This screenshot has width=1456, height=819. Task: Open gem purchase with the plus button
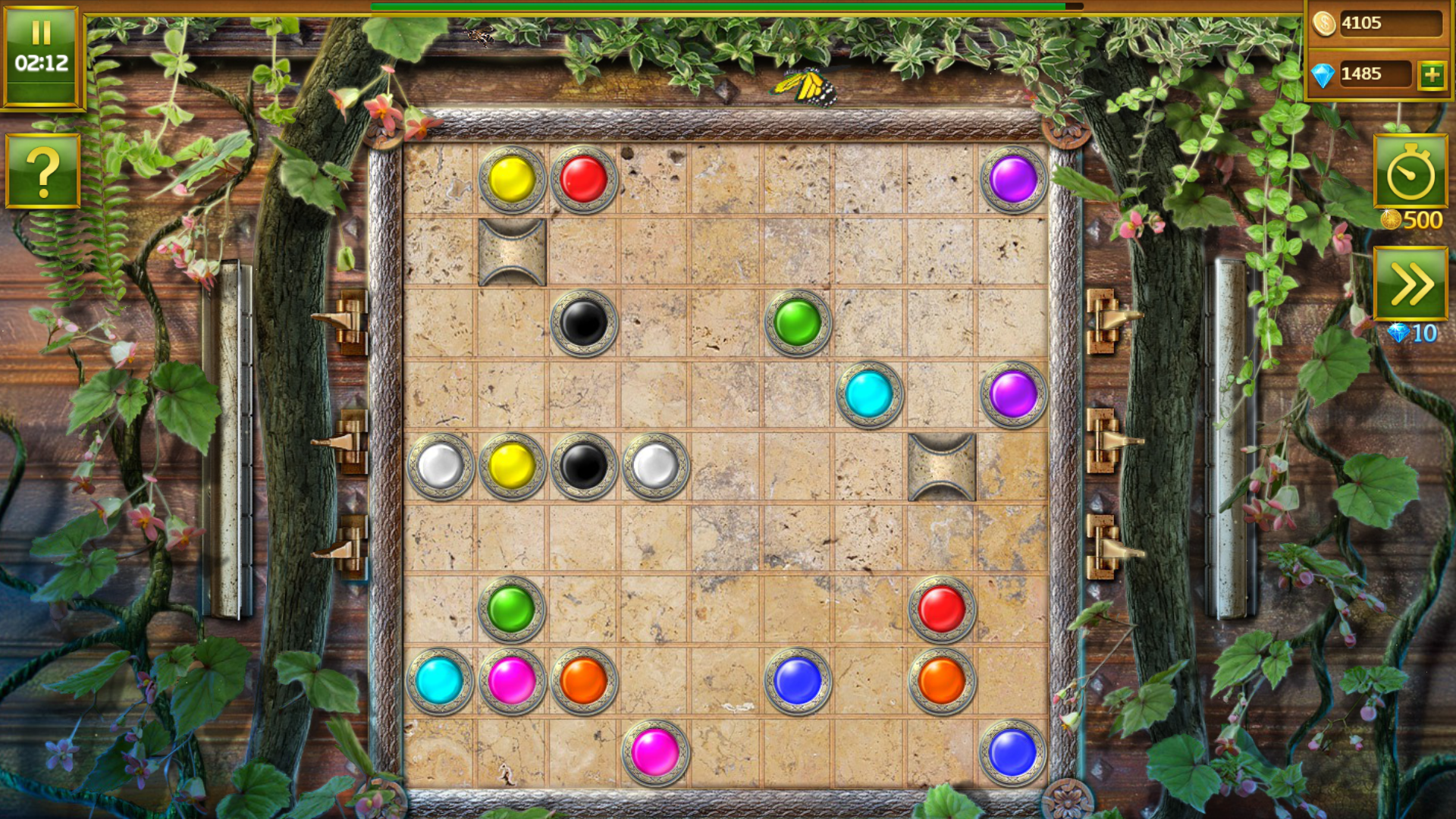click(x=1432, y=74)
